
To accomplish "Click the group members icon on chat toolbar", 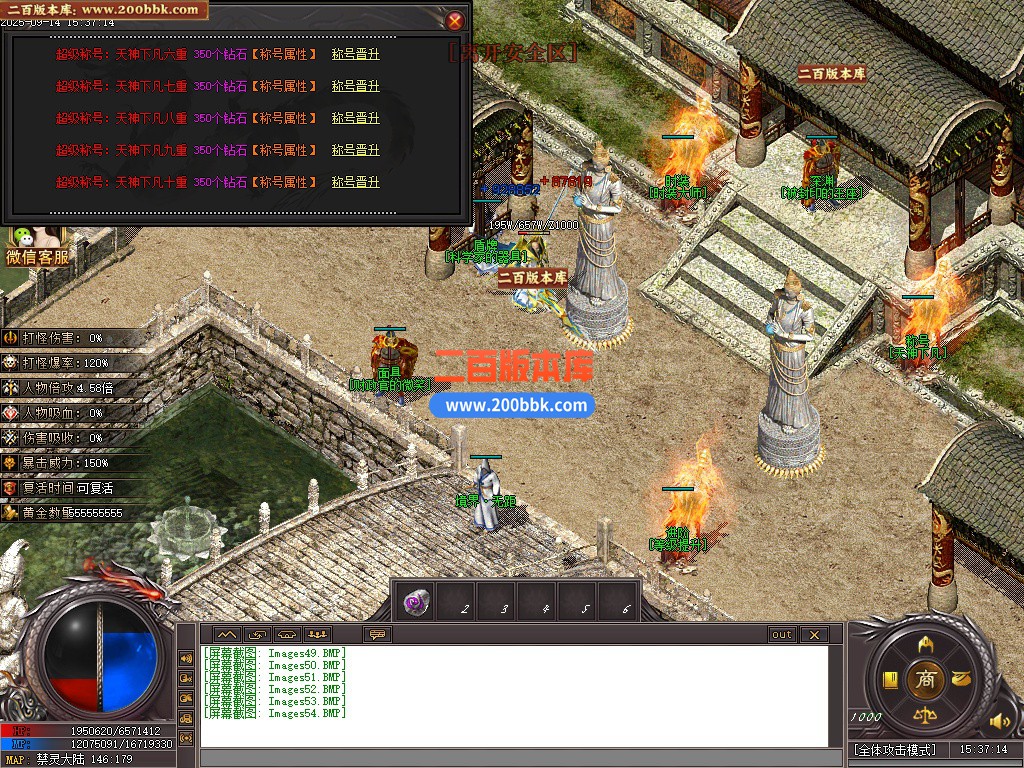I will (x=318, y=634).
